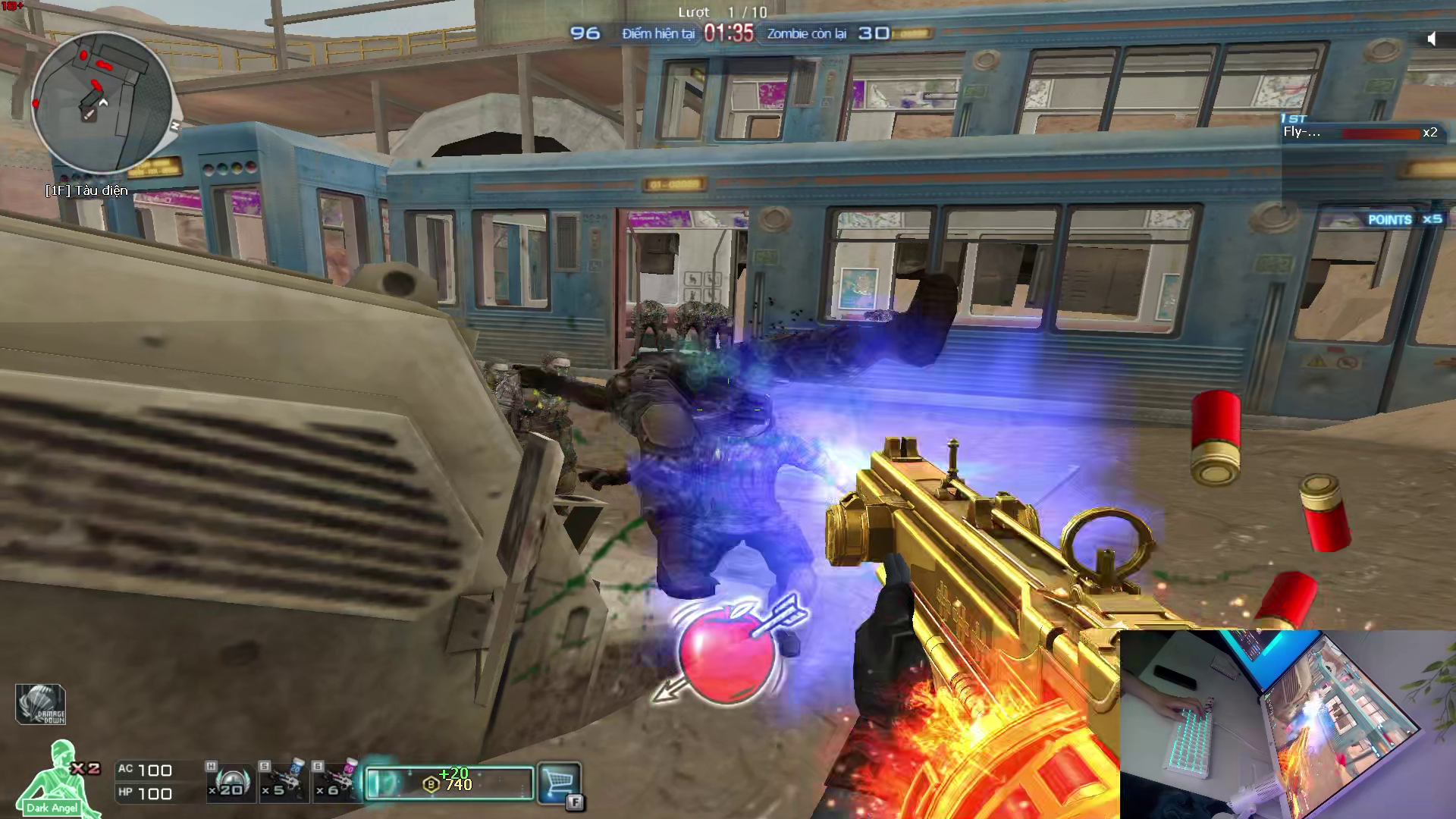This screenshot has height=819, width=1456.
Task: Toggle the speaker sound icon
Action: (x=1432, y=39)
